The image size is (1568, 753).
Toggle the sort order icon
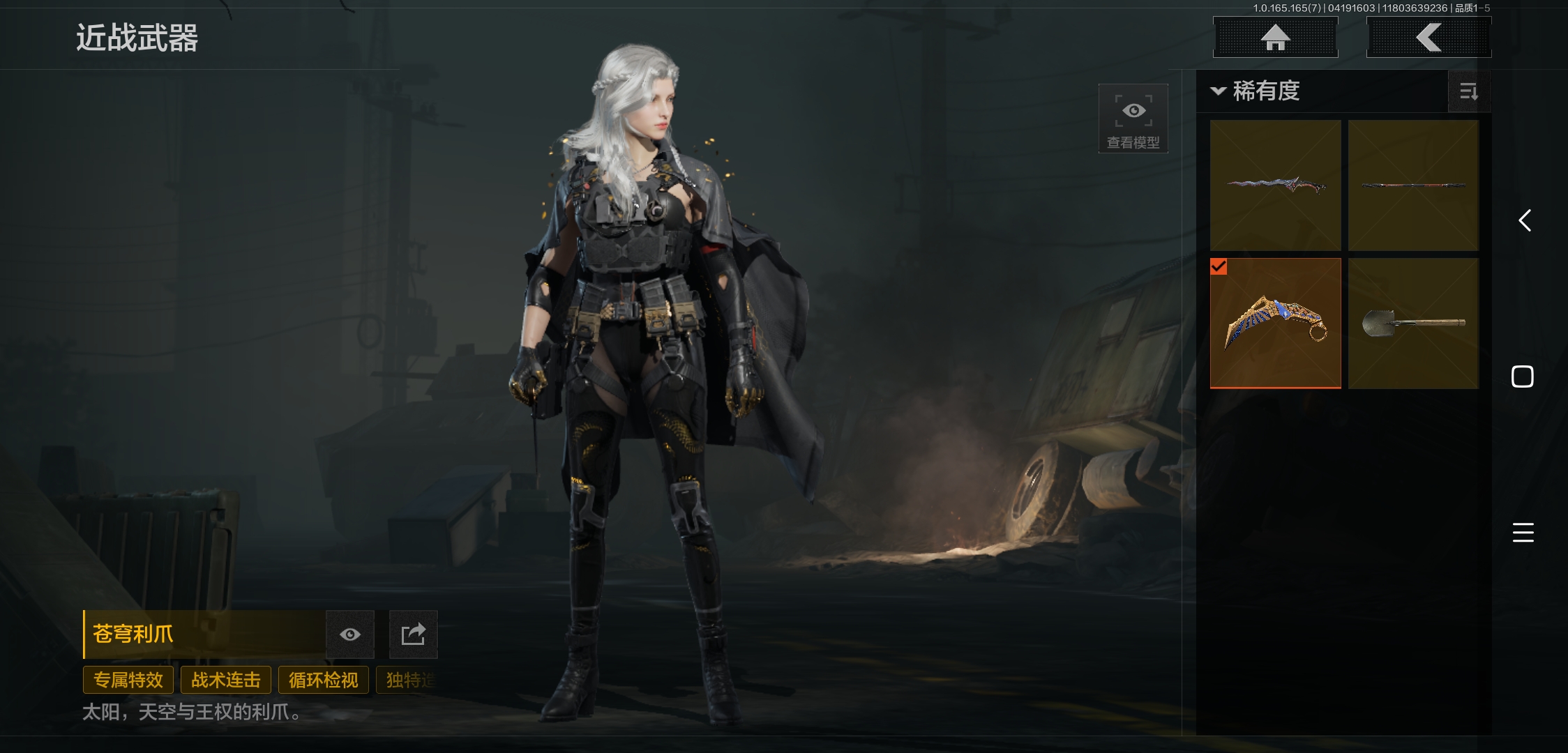[x=1468, y=91]
